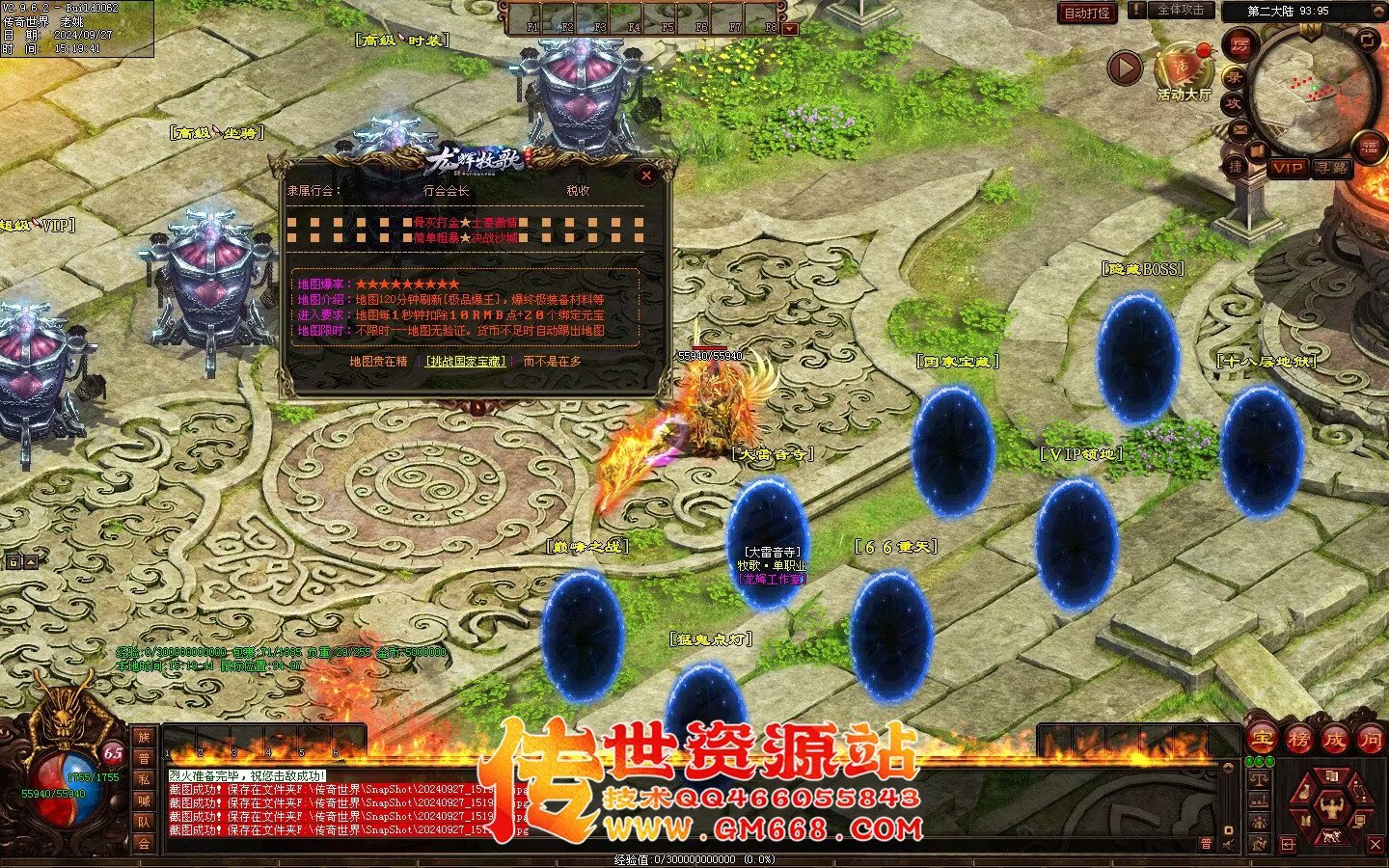
Task: Open the 成 achievements button
Action: point(1335,740)
